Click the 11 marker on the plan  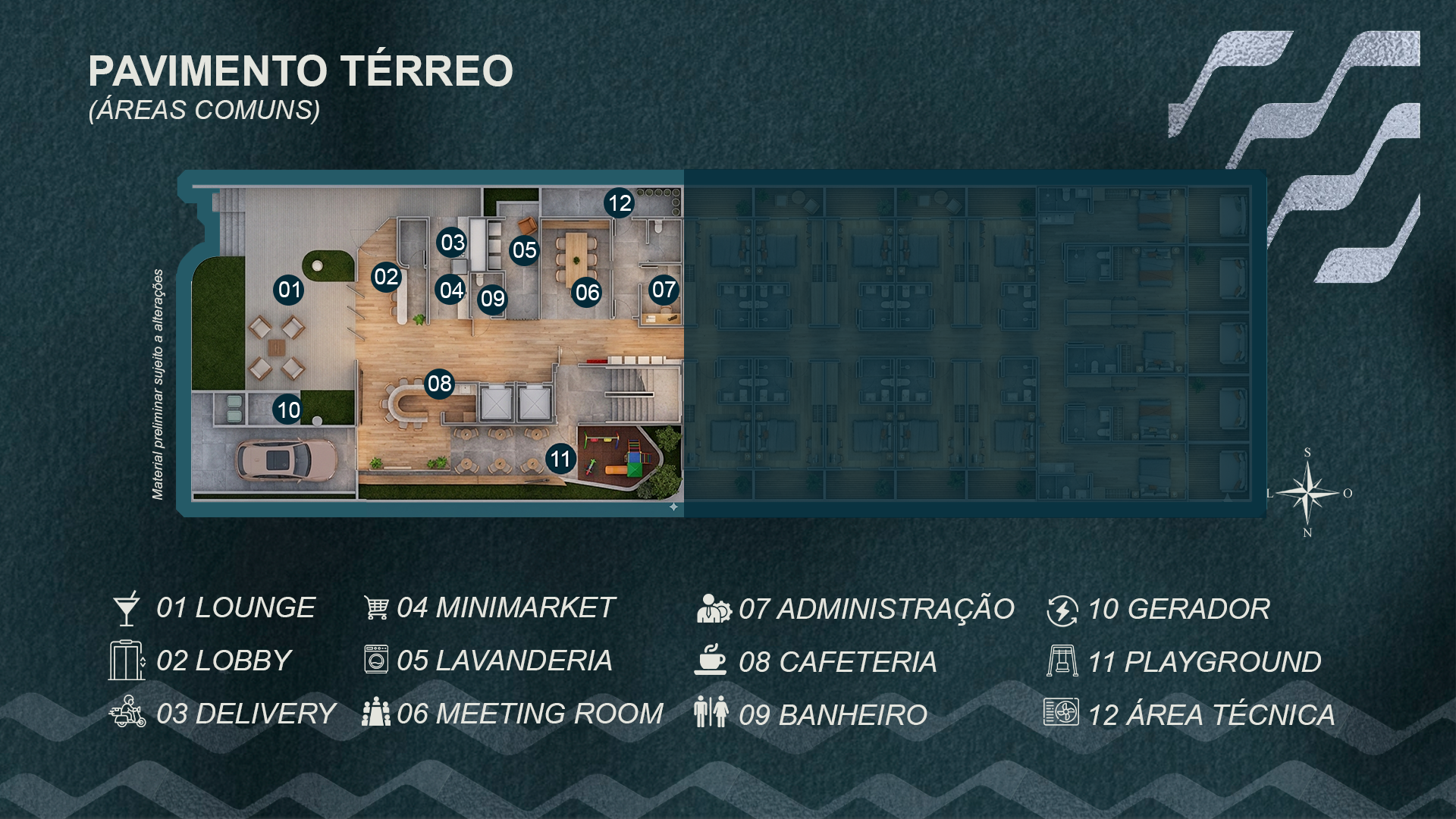[560, 459]
